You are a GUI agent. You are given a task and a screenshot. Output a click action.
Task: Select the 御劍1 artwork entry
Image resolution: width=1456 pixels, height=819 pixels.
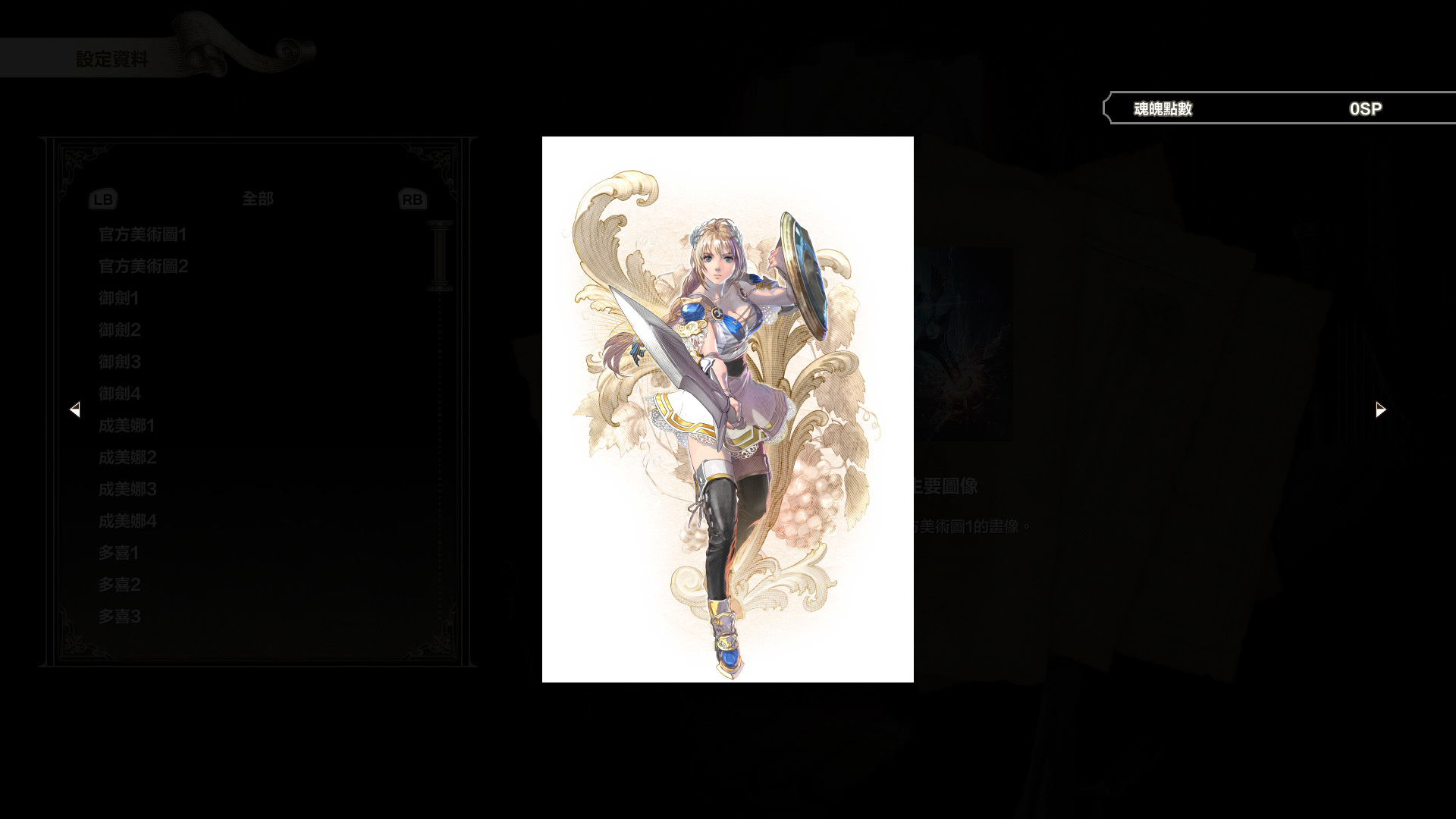coord(118,298)
